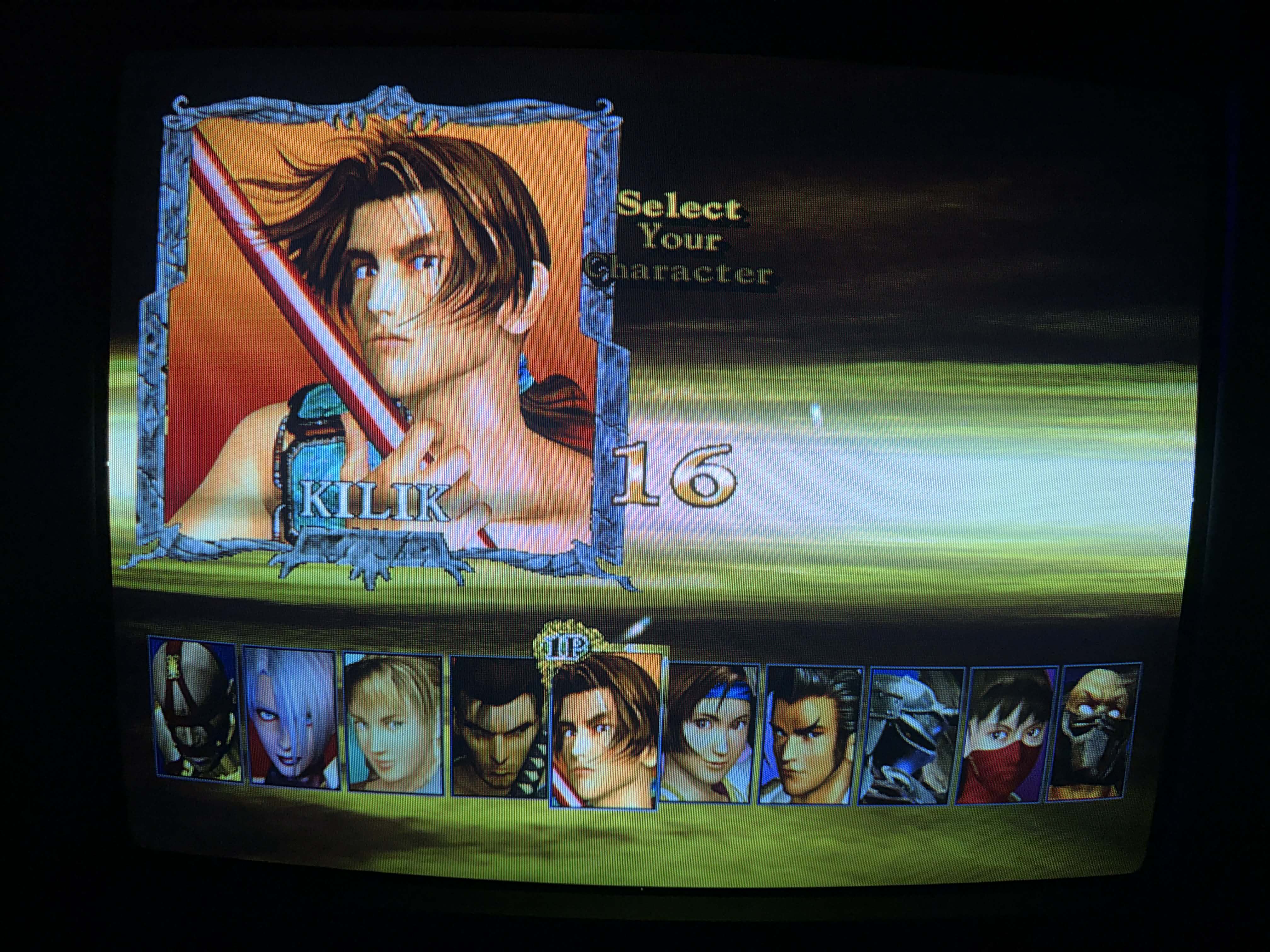This screenshot has width=1270, height=952.
Task: Pick Taki, the red-masked ninja tile
Action: pos(1007,734)
